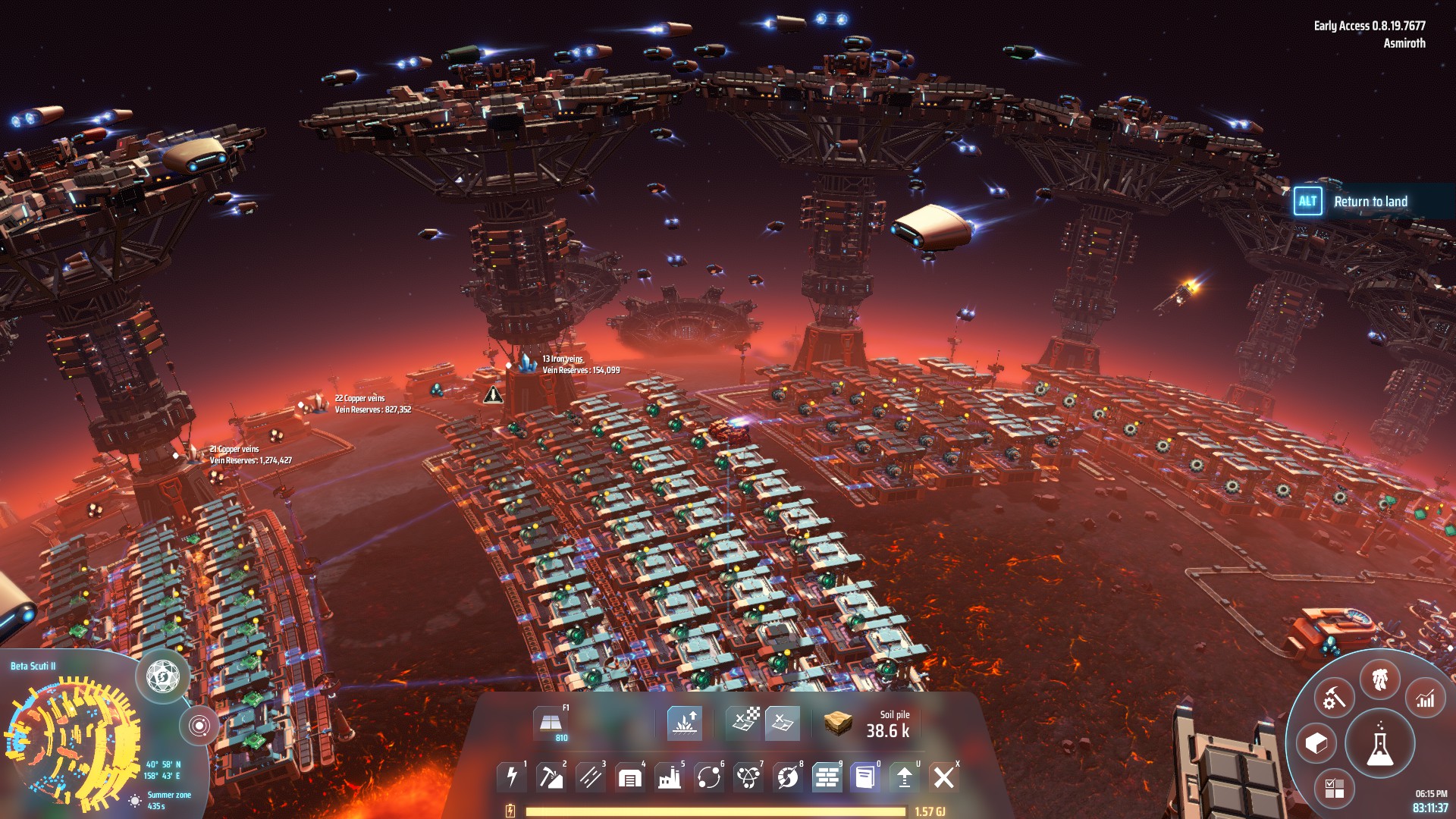1456x819 pixels.
Task: Select the lightning bolt power build category
Action: [x=512, y=777]
